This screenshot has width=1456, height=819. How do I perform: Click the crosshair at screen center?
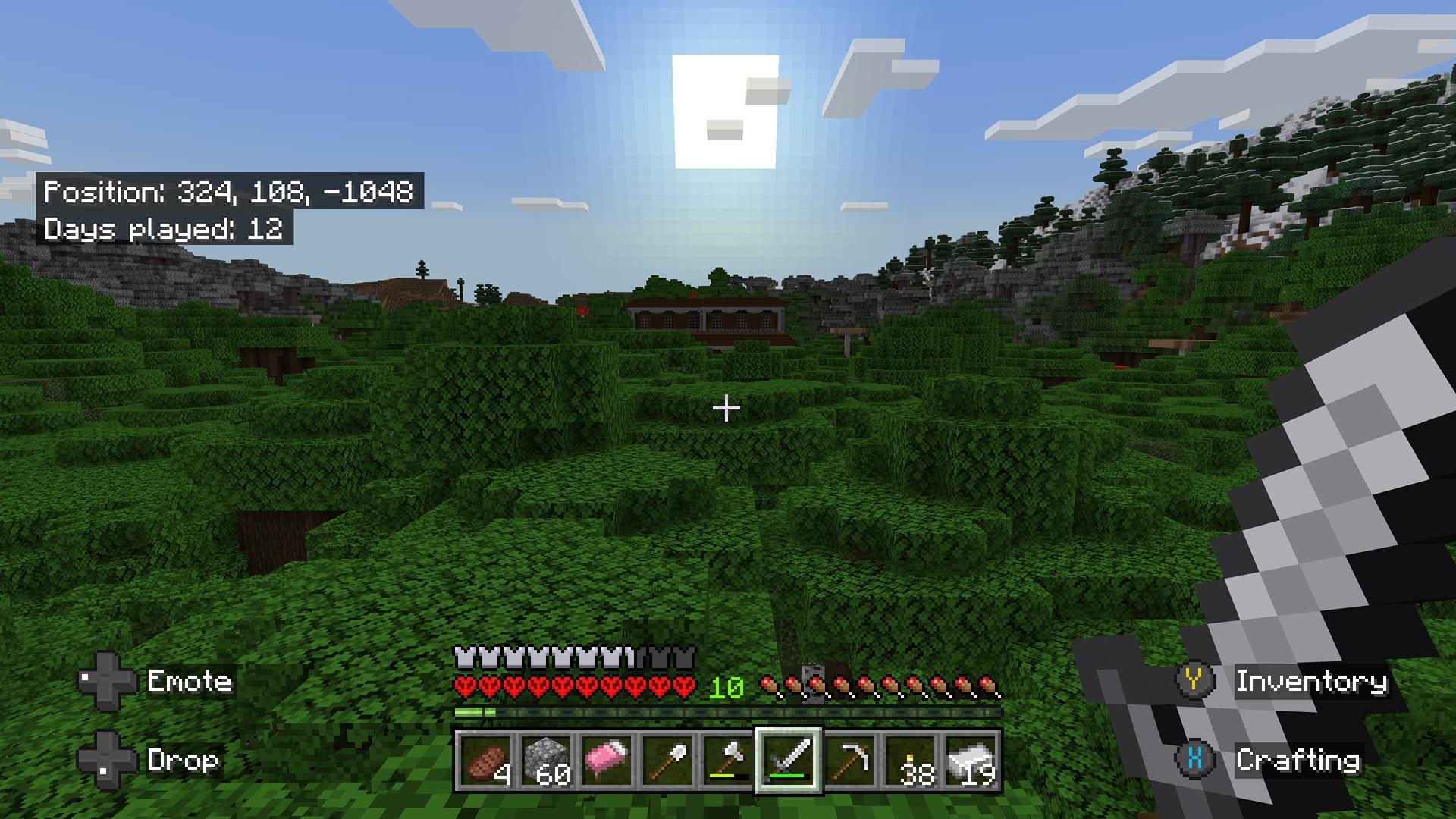728,408
